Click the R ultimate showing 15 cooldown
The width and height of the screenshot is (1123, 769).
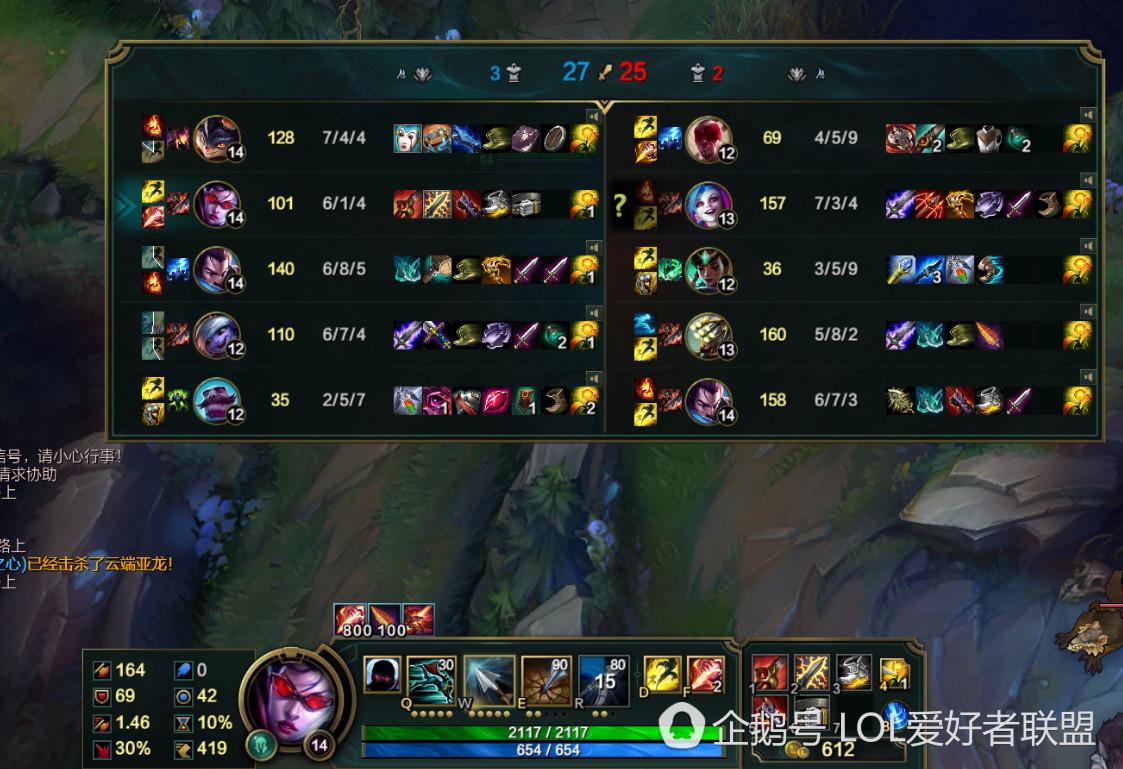604,681
